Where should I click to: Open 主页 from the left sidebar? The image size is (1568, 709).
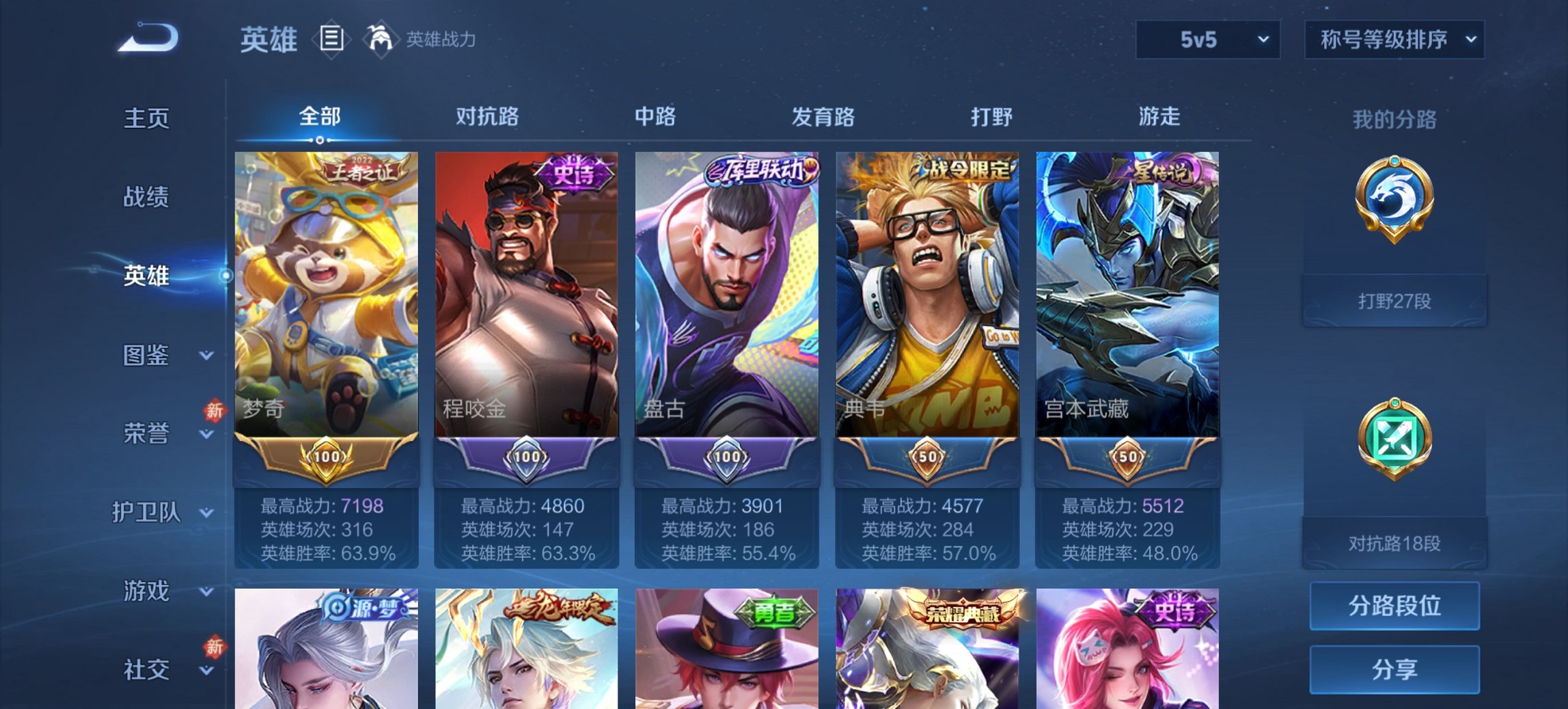pyautogui.click(x=147, y=118)
